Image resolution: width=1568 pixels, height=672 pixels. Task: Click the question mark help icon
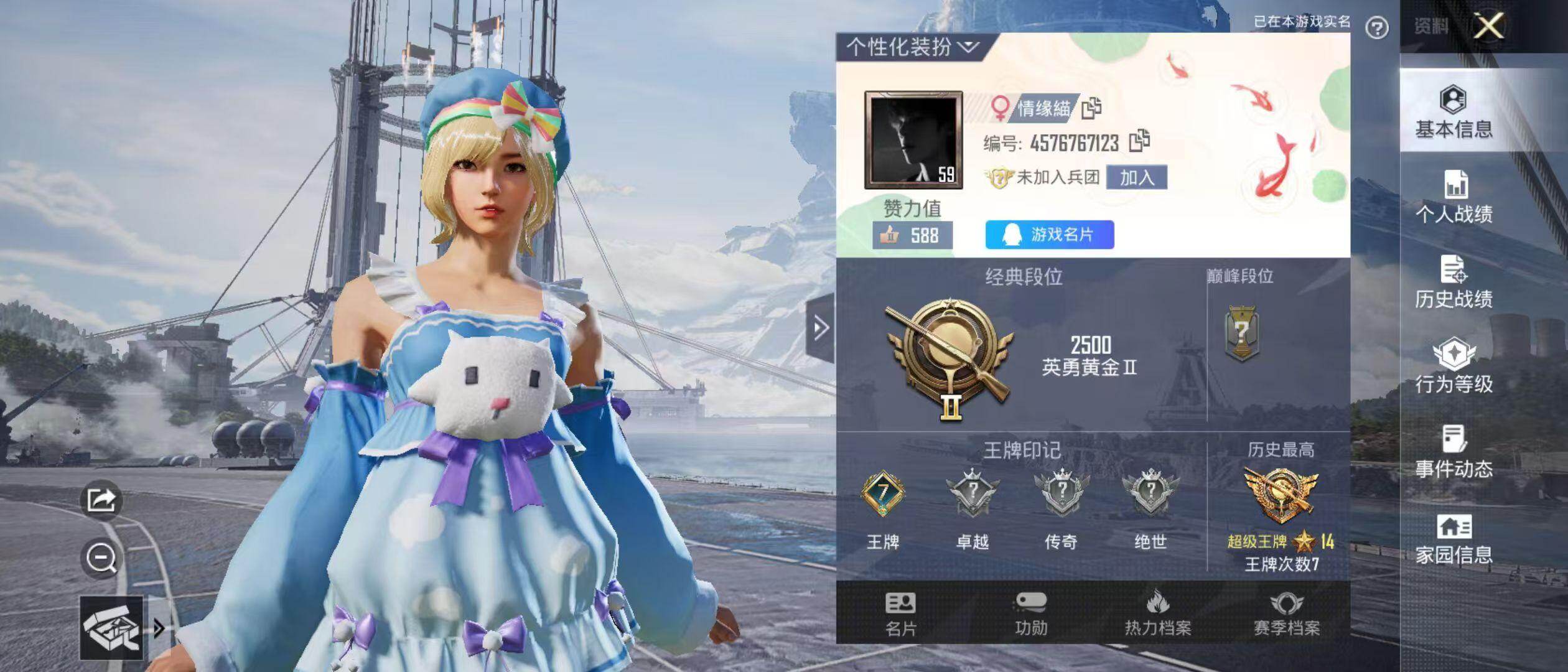[x=1377, y=27]
